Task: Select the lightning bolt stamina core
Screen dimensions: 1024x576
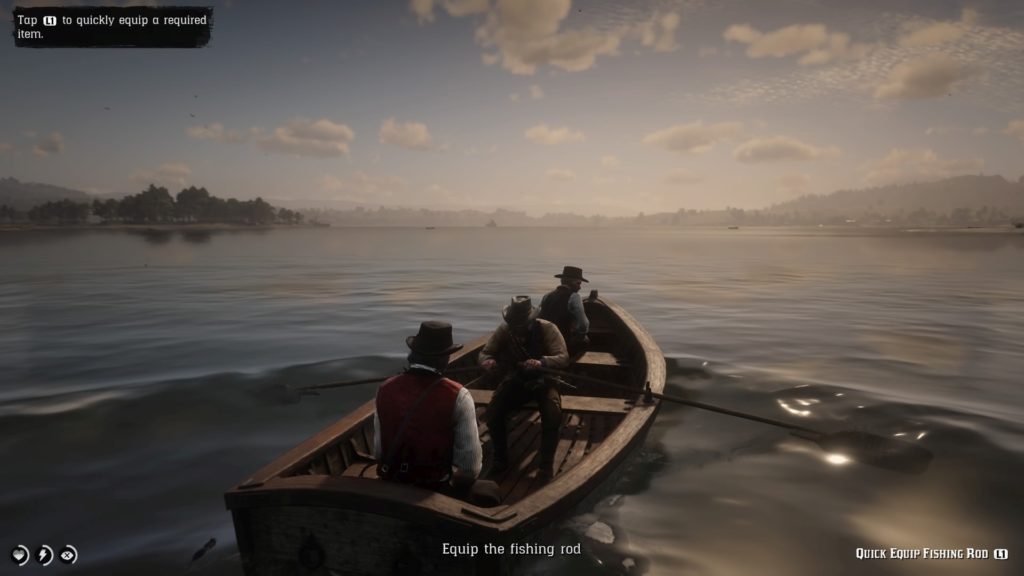Action: coord(44,555)
